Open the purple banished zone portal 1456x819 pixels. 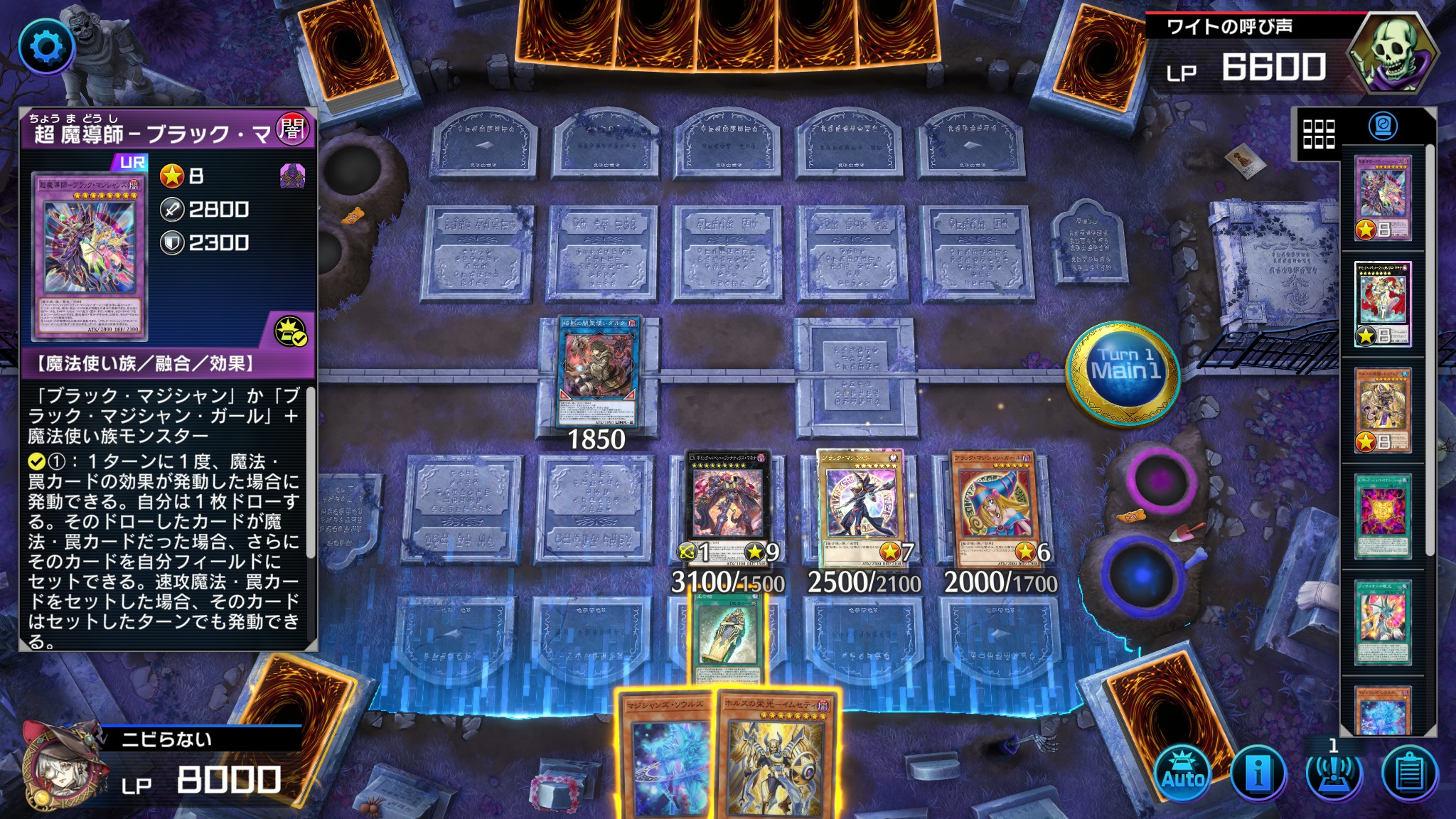[1159, 480]
